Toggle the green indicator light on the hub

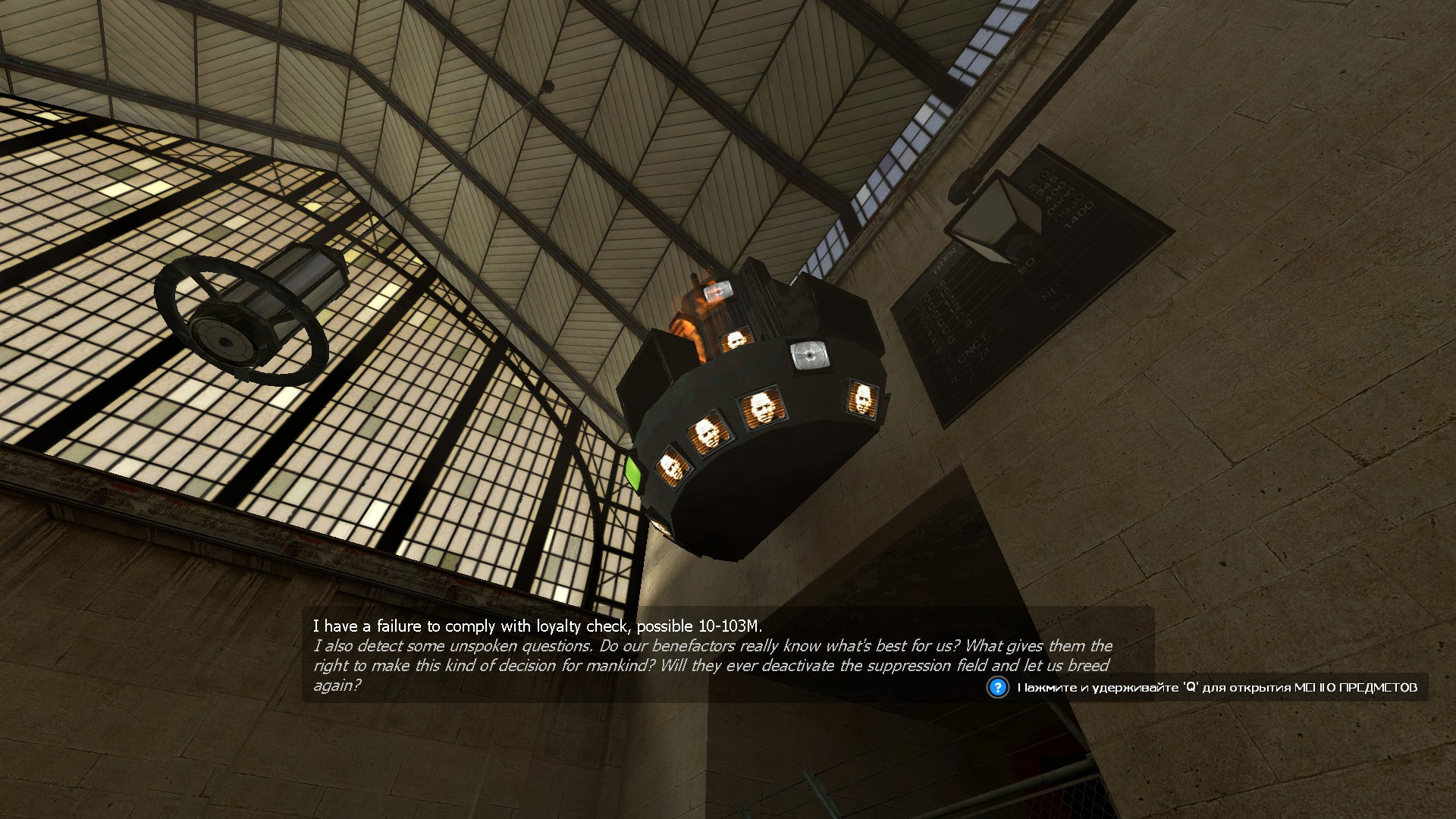coord(633,473)
